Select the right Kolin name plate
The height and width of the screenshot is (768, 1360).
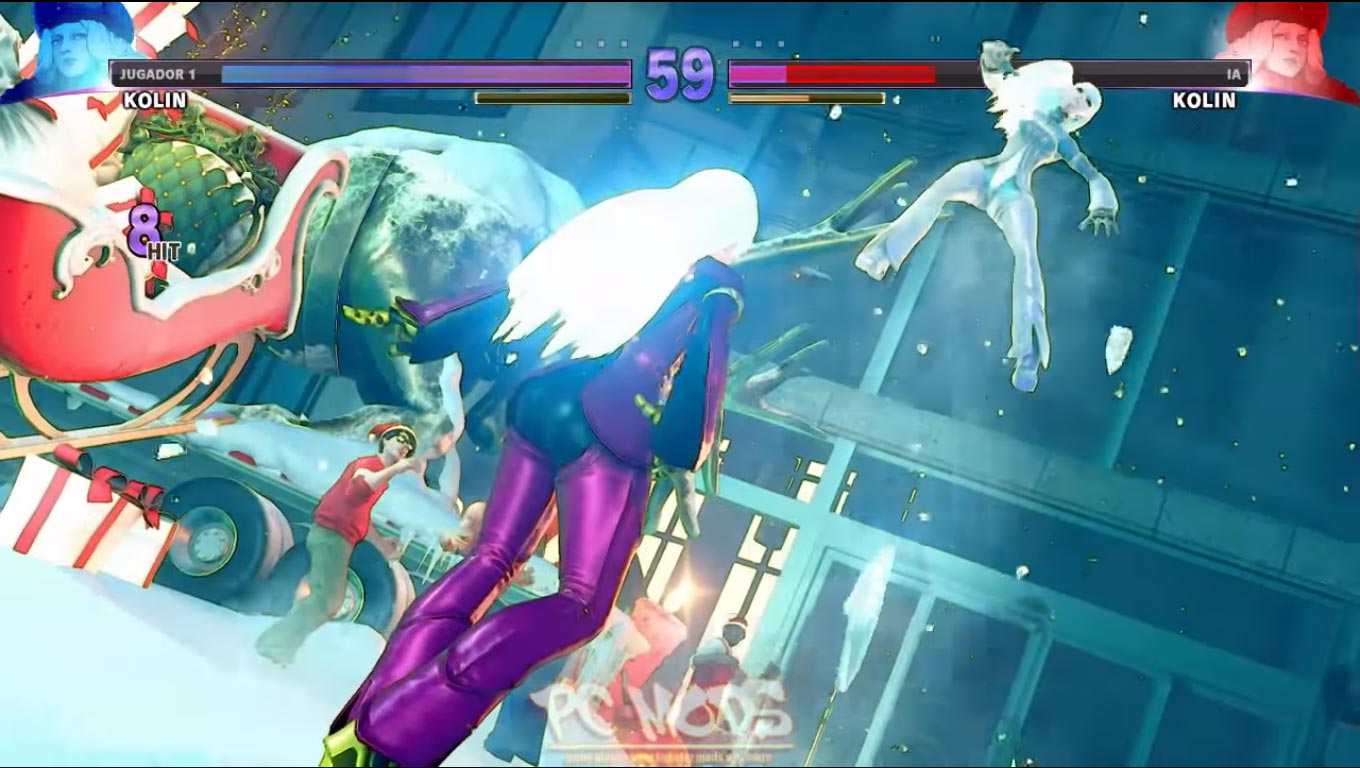pos(1205,100)
